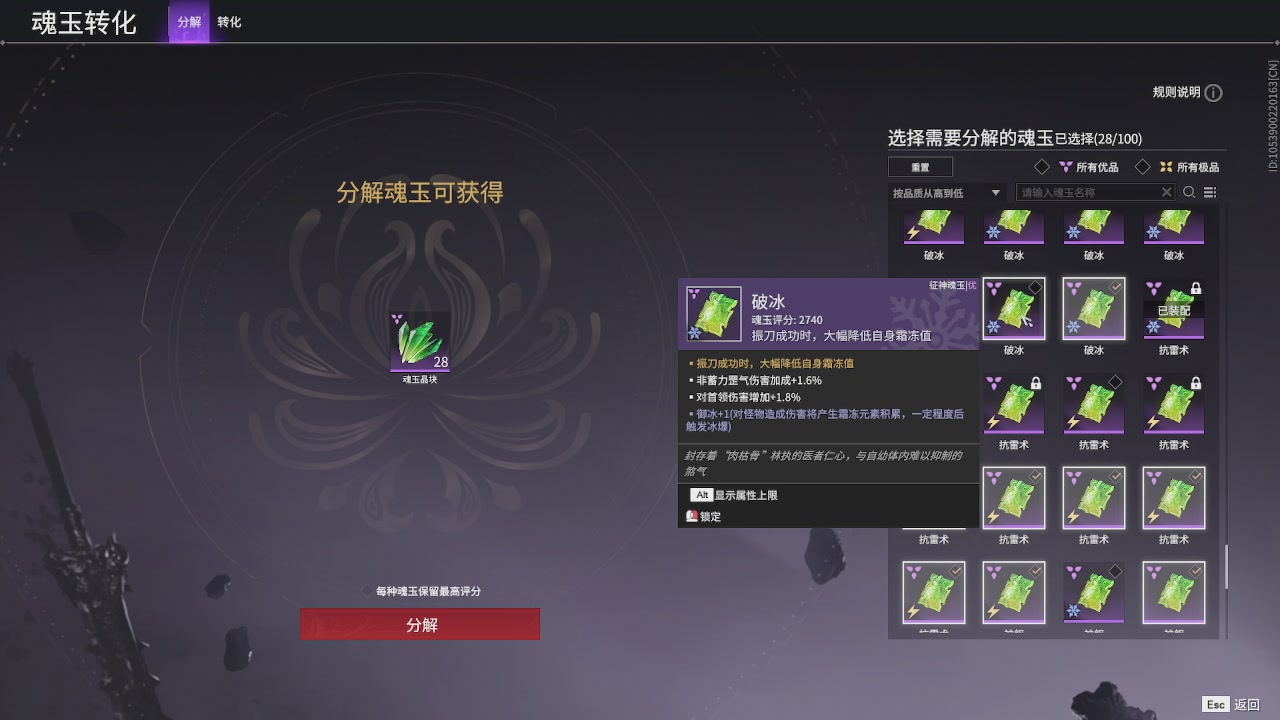Switch to the 转化 tab
This screenshot has width=1280, height=720.
(229, 21)
